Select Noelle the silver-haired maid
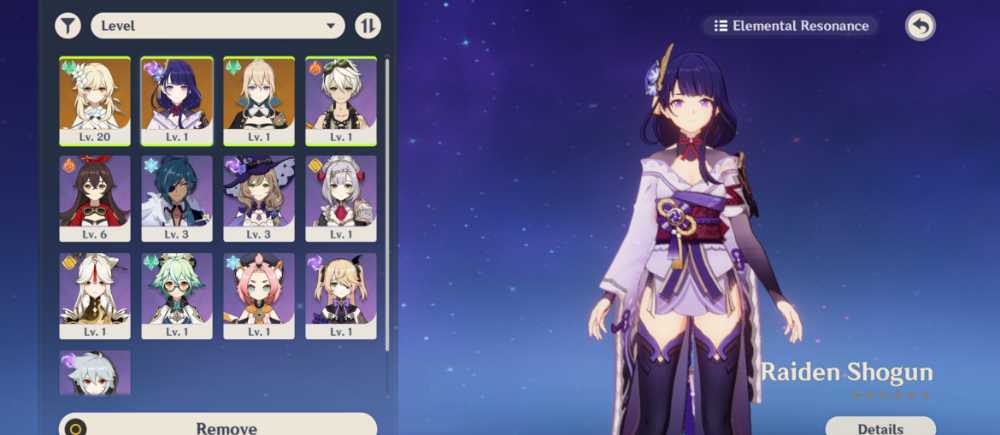 click(x=341, y=198)
